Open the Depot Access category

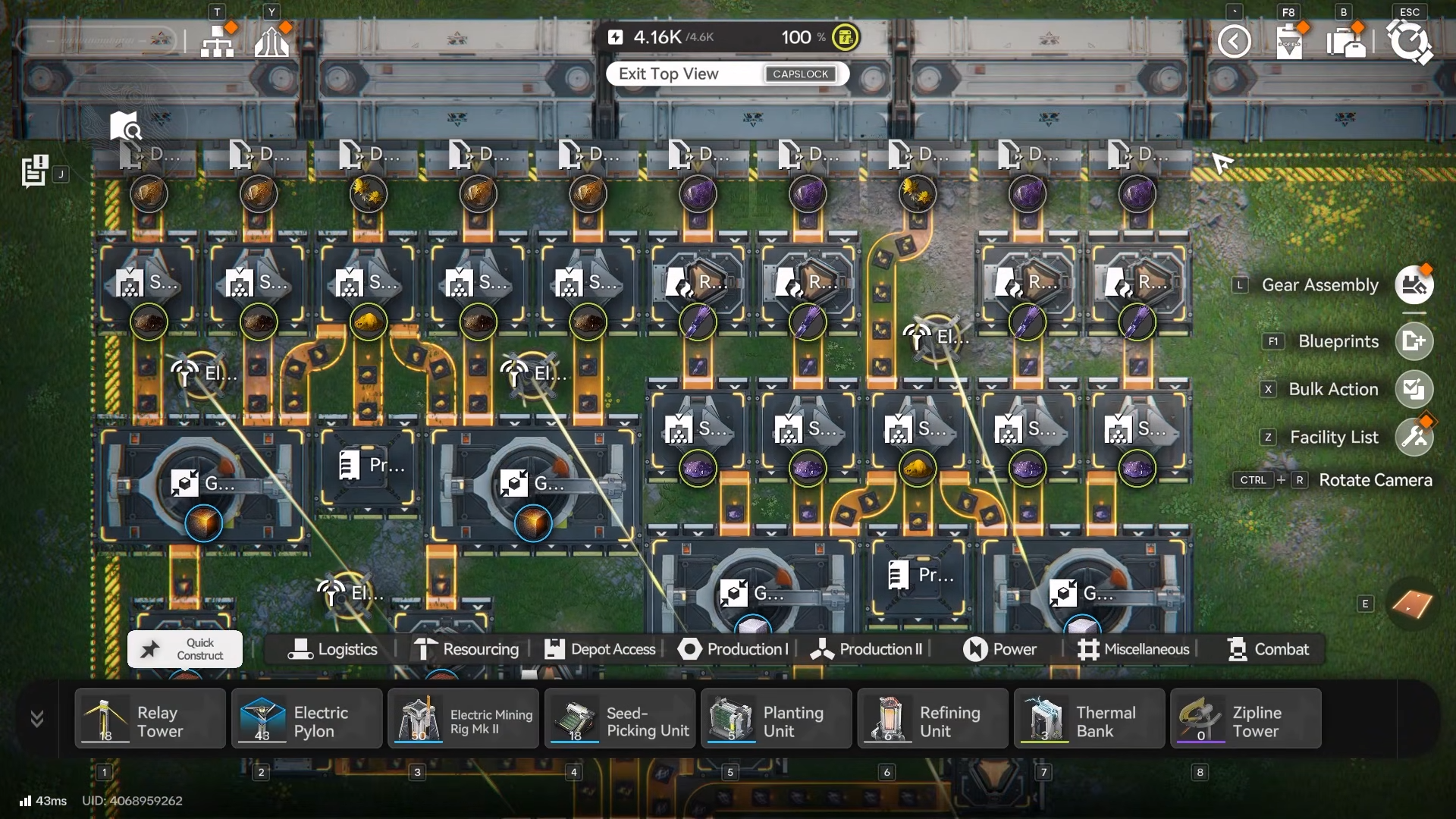600,649
